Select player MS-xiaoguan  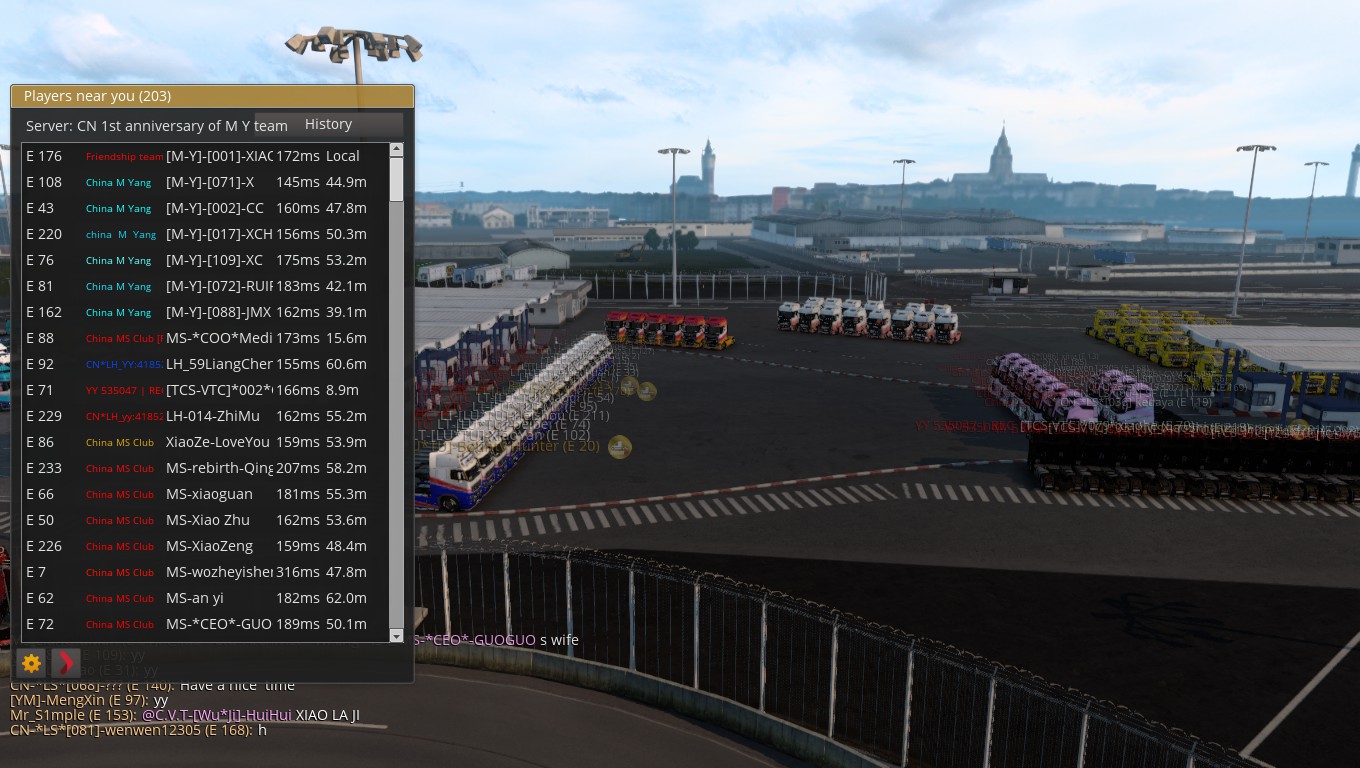(209, 494)
